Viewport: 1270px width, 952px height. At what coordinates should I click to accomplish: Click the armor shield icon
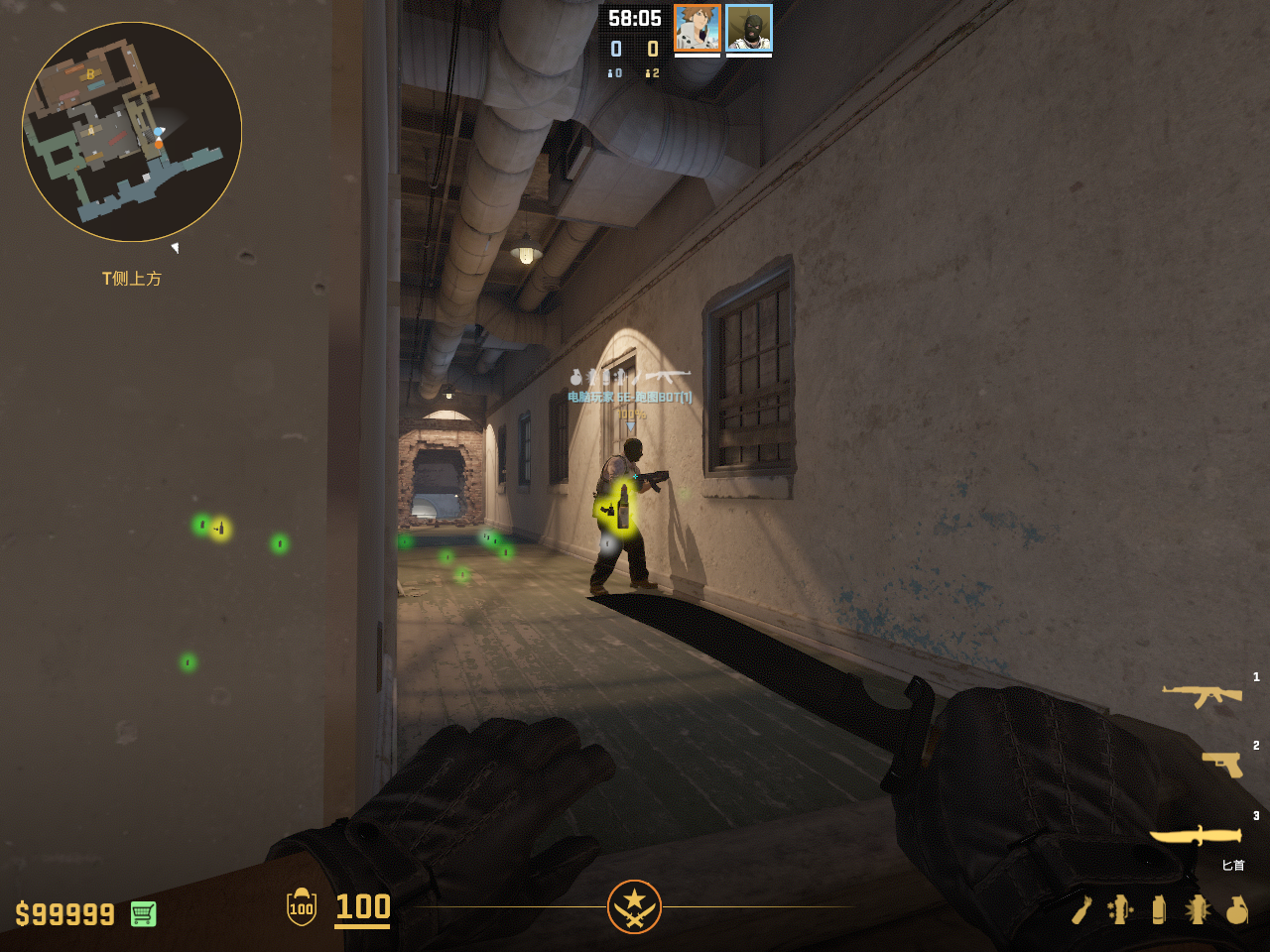coord(302,907)
